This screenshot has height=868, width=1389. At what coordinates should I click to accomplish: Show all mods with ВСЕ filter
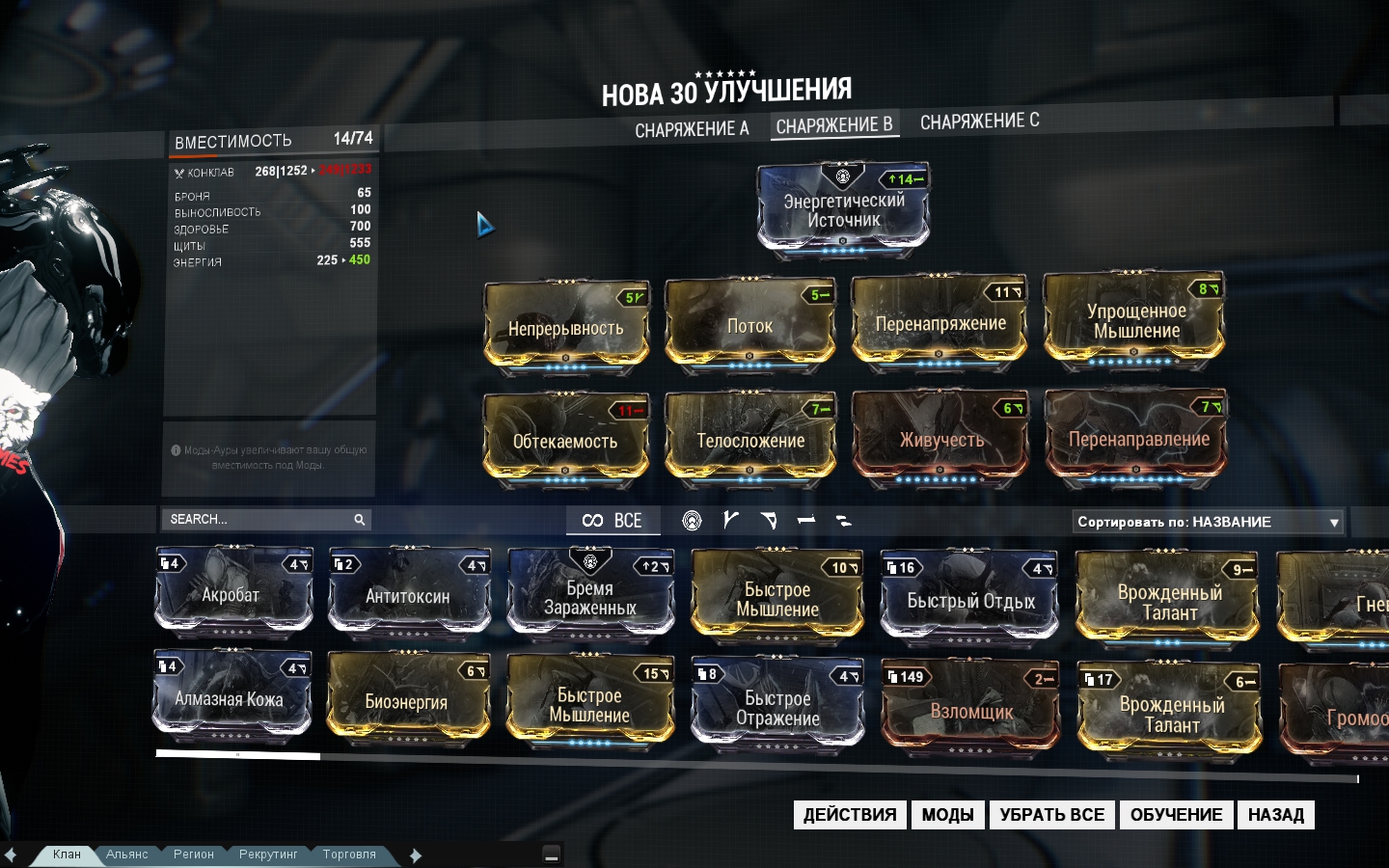tap(613, 521)
